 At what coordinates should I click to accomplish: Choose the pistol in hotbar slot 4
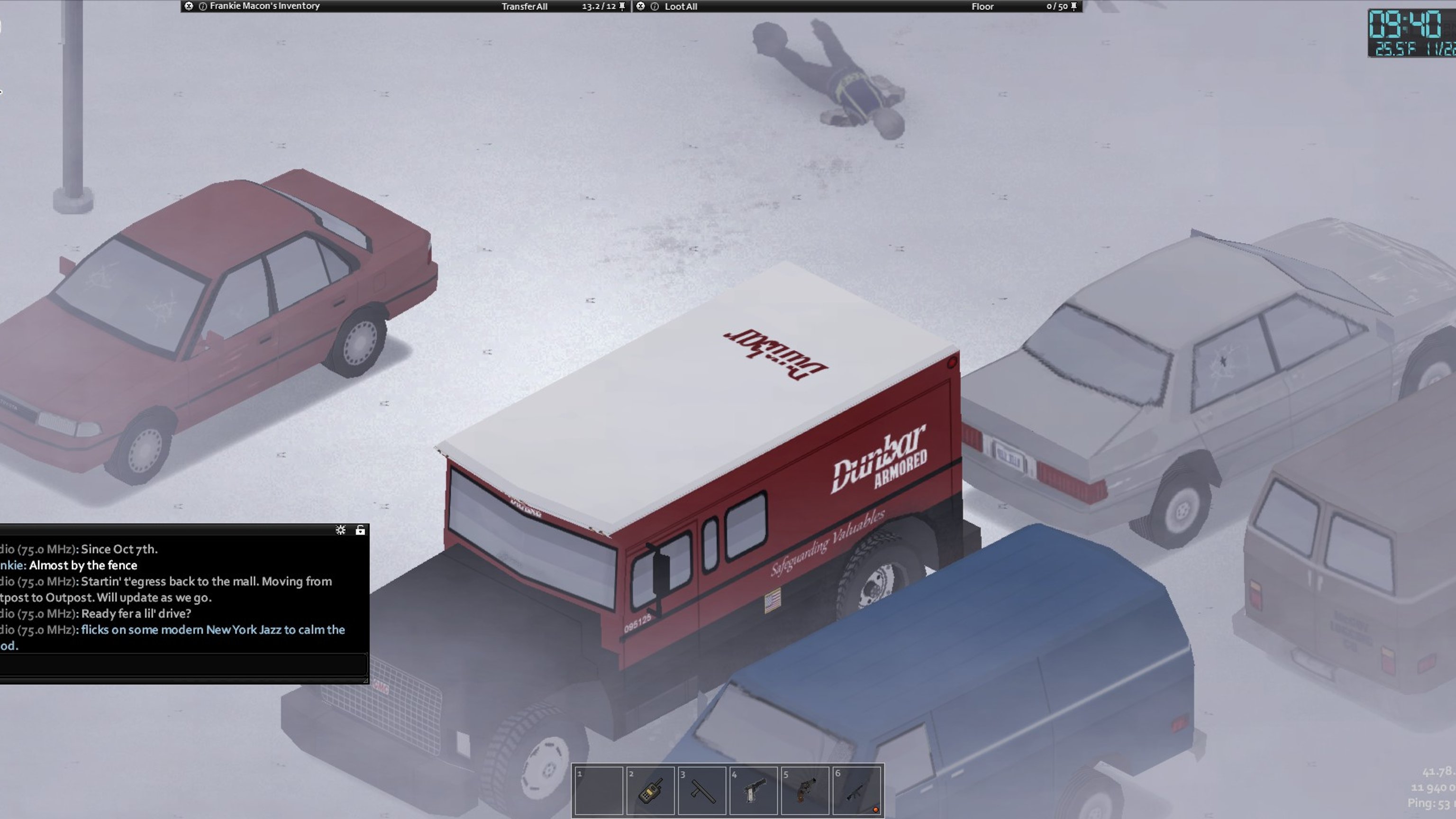point(754,790)
